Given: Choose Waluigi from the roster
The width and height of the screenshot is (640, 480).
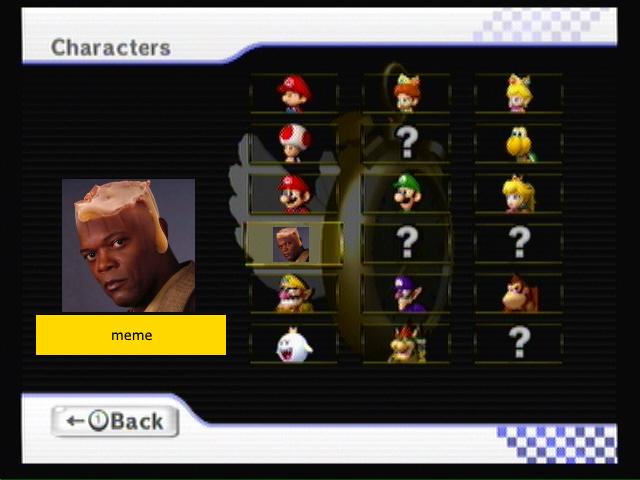Looking at the screenshot, I should tap(406, 294).
